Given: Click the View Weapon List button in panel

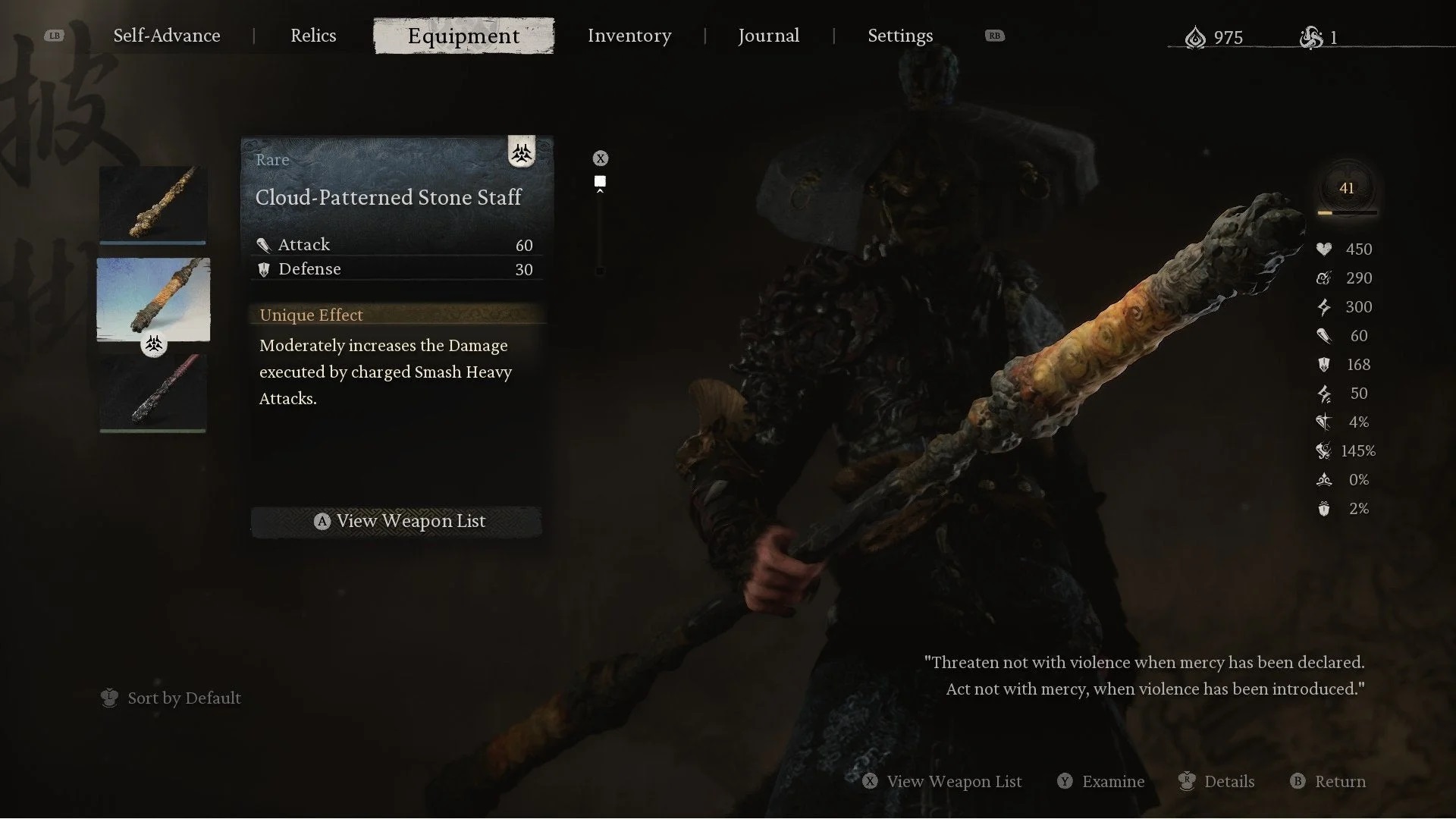Looking at the screenshot, I should pyautogui.click(x=397, y=521).
